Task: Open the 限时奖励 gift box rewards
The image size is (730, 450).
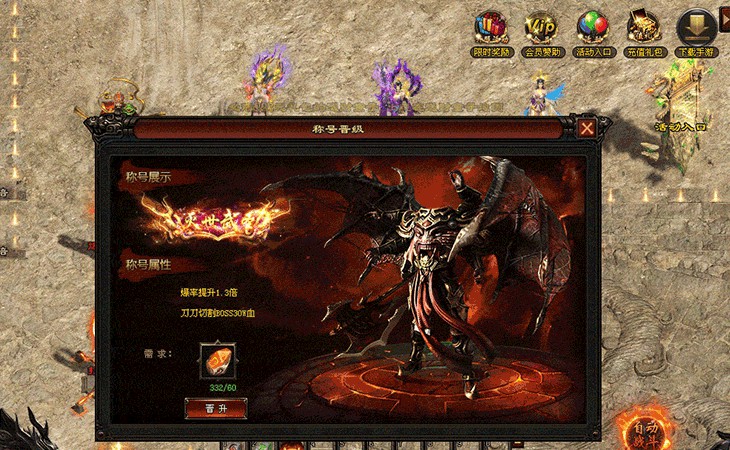Action: (x=492, y=29)
